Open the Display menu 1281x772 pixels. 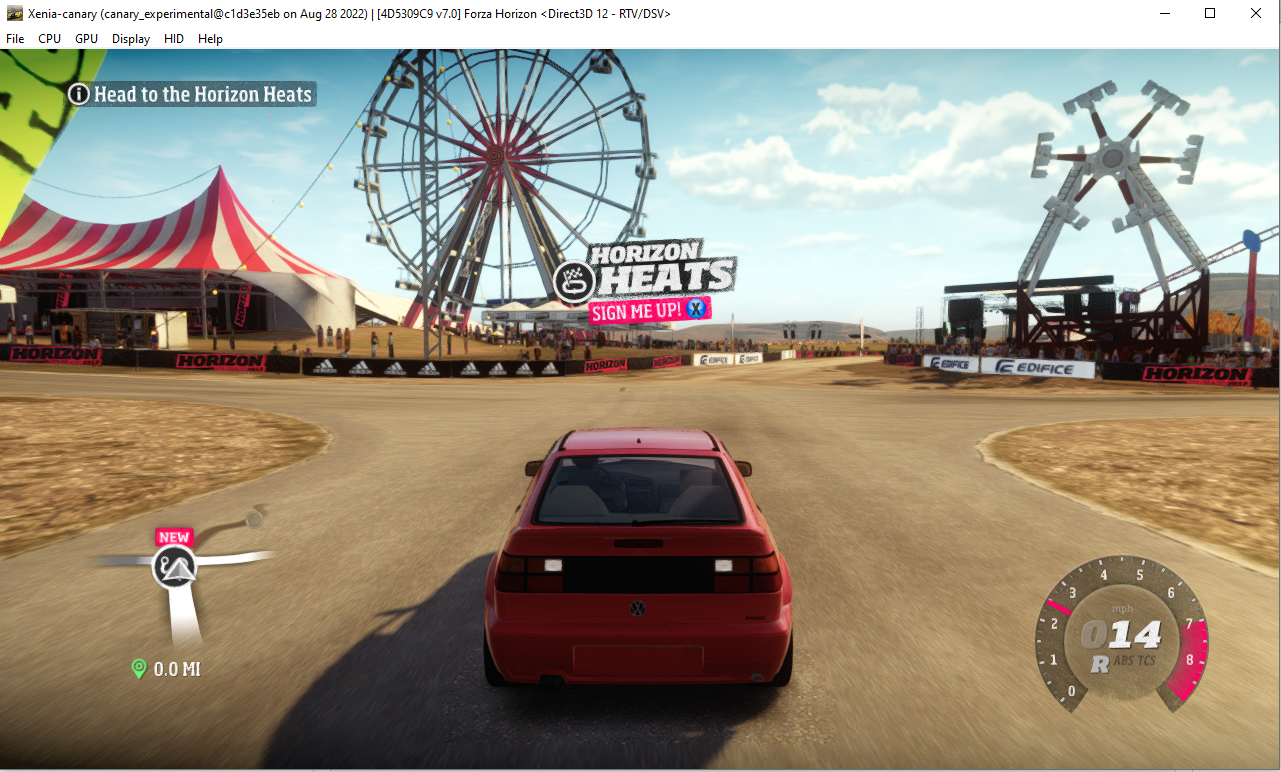click(130, 38)
